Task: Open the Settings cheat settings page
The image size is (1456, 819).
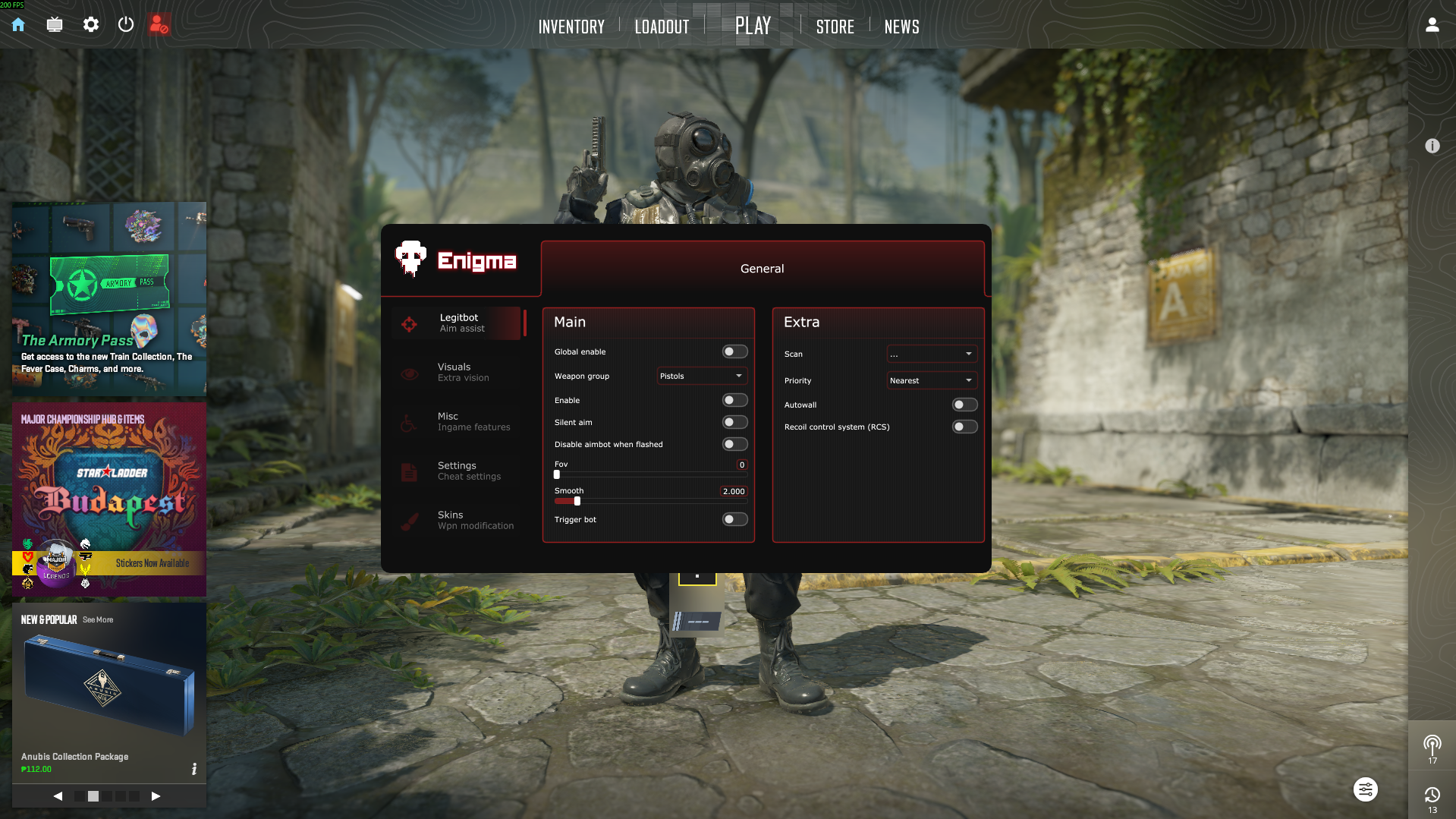Action: 458,471
